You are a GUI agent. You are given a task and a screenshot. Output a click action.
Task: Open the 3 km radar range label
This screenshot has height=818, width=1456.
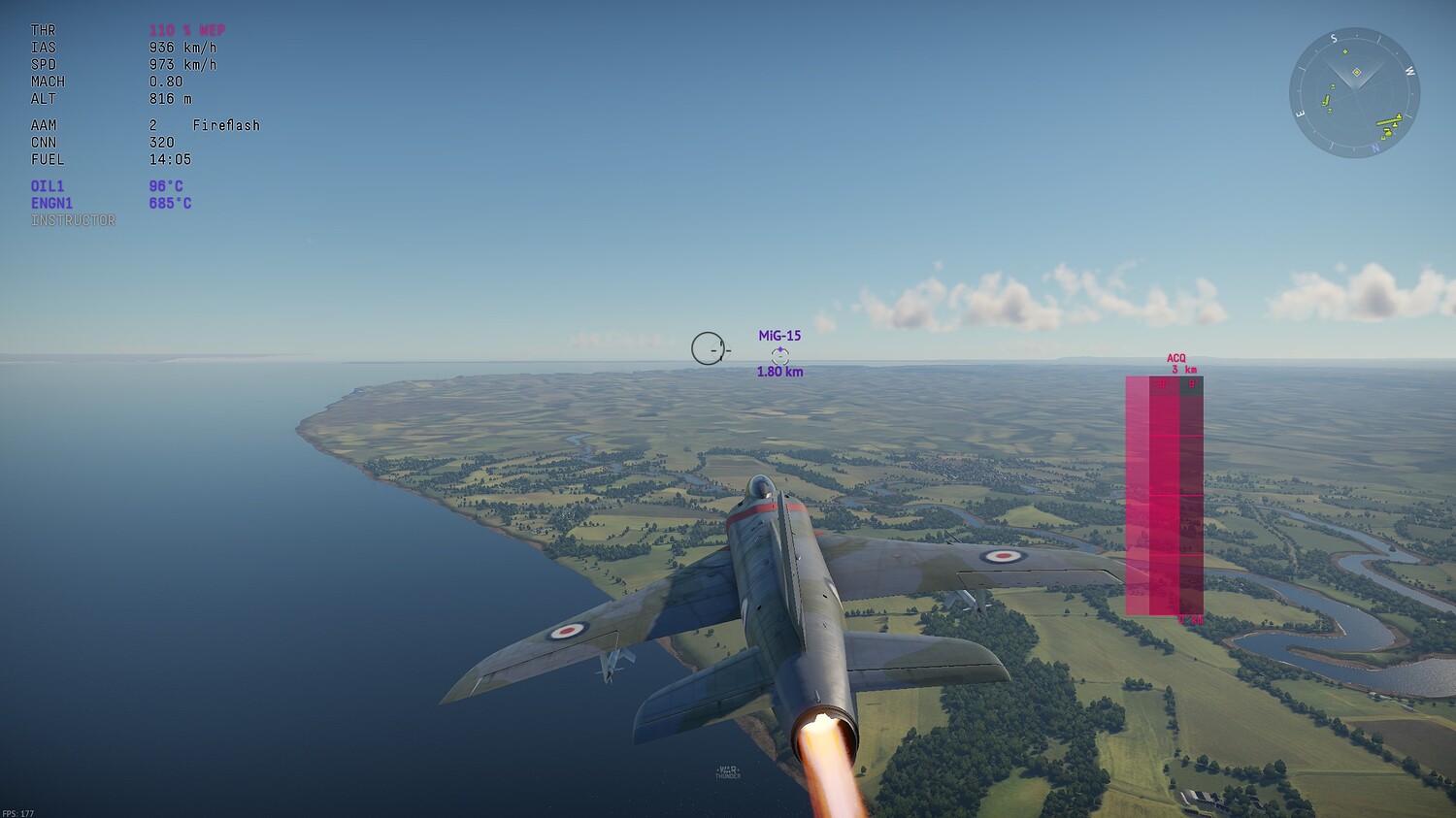(x=1186, y=370)
